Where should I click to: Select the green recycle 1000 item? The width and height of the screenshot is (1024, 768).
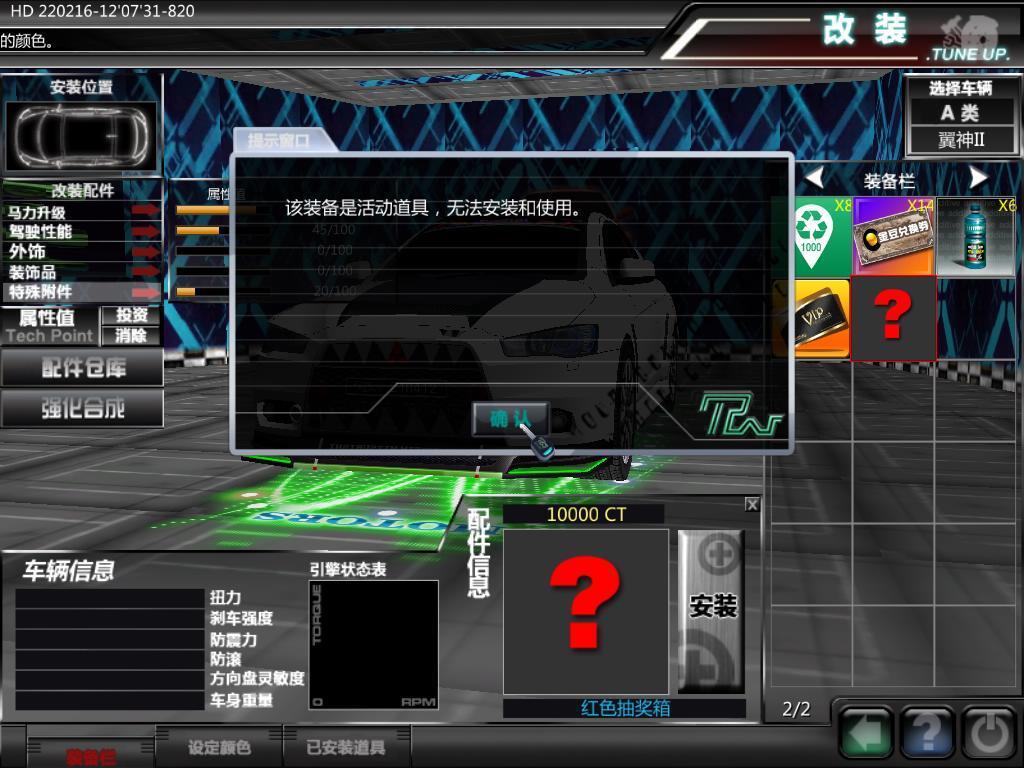[810, 236]
